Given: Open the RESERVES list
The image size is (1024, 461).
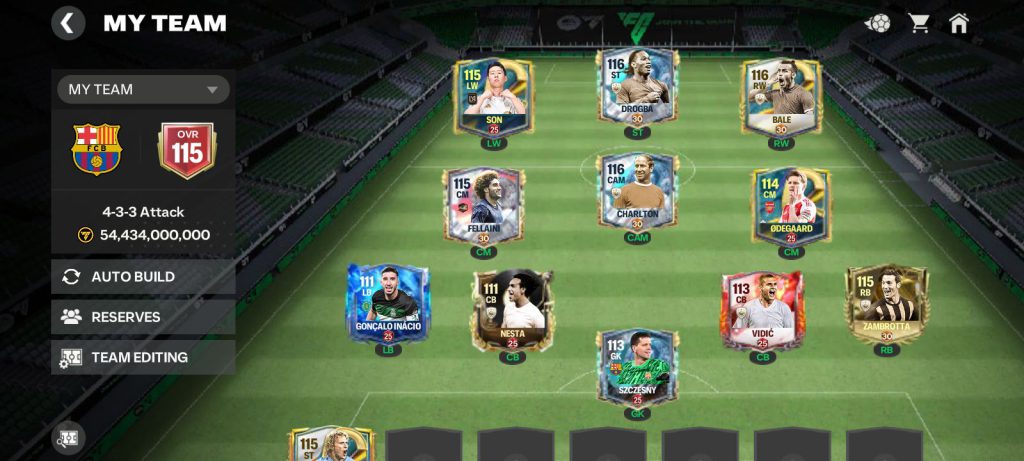Looking at the screenshot, I should [x=143, y=317].
